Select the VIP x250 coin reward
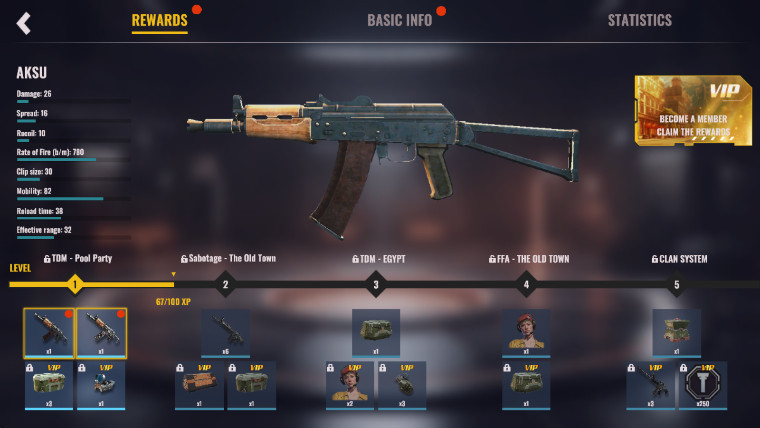Image resolution: width=760 pixels, height=428 pixels. click(703, 385)
